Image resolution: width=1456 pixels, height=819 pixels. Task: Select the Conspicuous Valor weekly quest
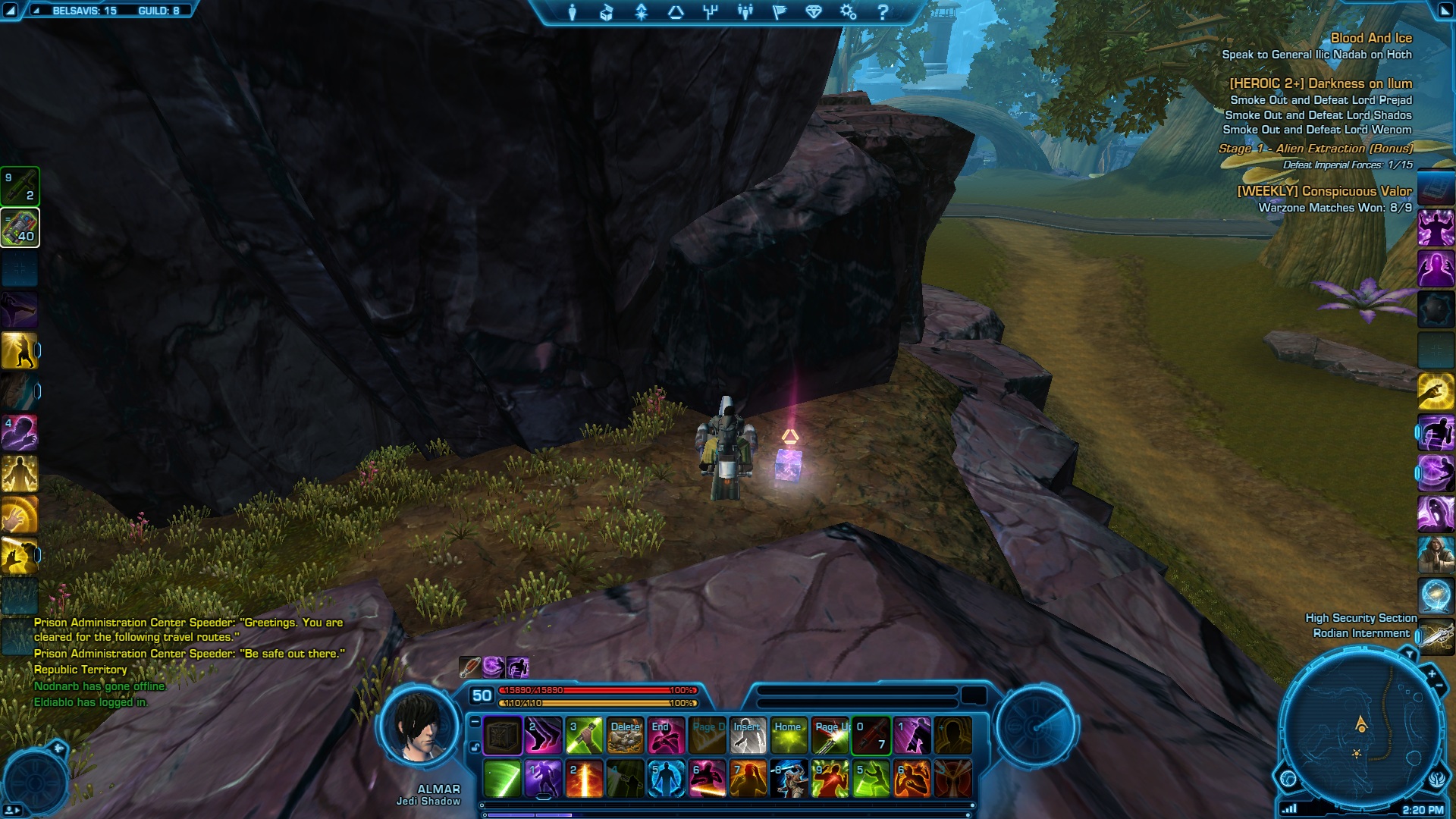[x=1324, y=191]
